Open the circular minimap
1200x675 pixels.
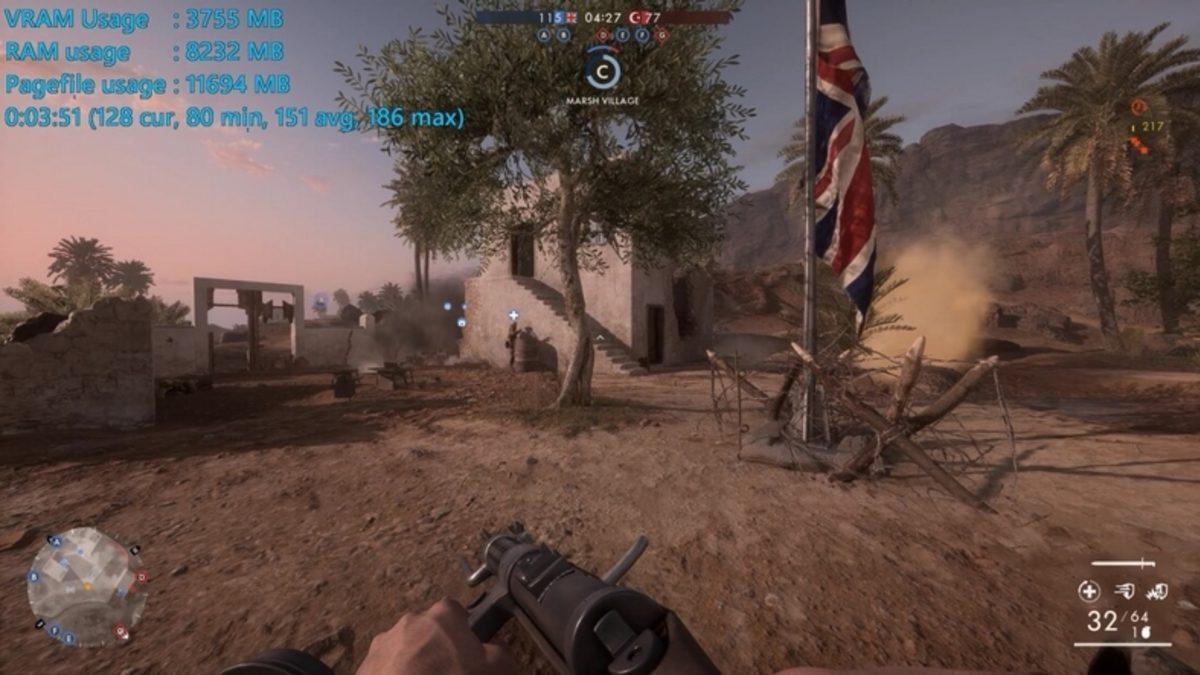click(x=86, y=586)
